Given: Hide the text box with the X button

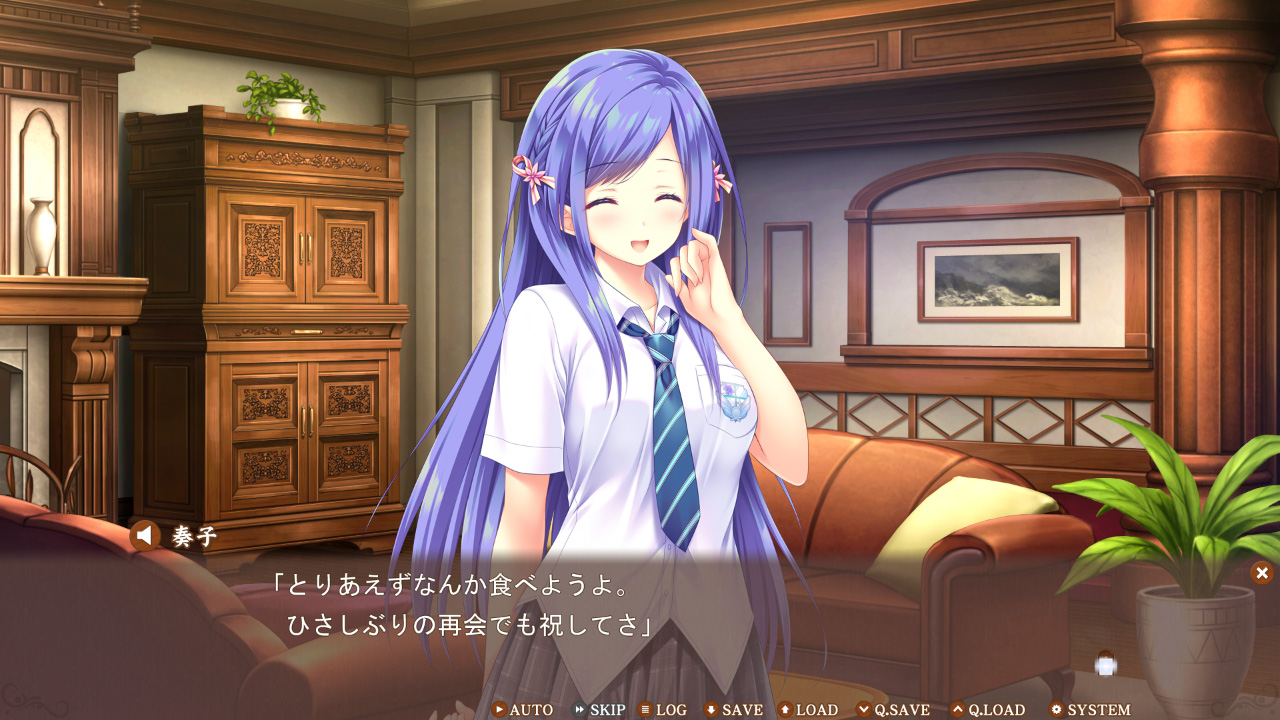Looking at the screenshot, I should pos(1262,573).
